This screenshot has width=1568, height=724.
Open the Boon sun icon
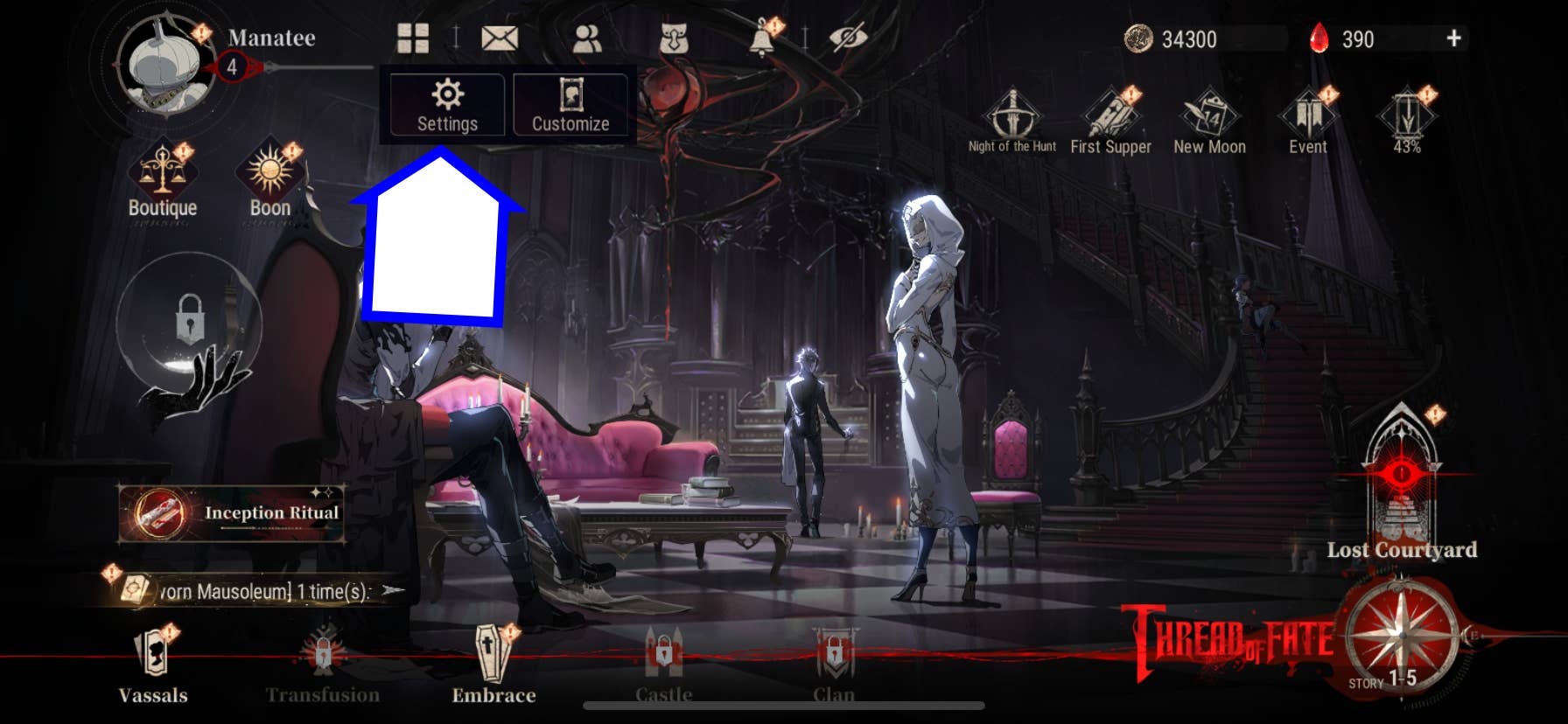click(270, 180)
